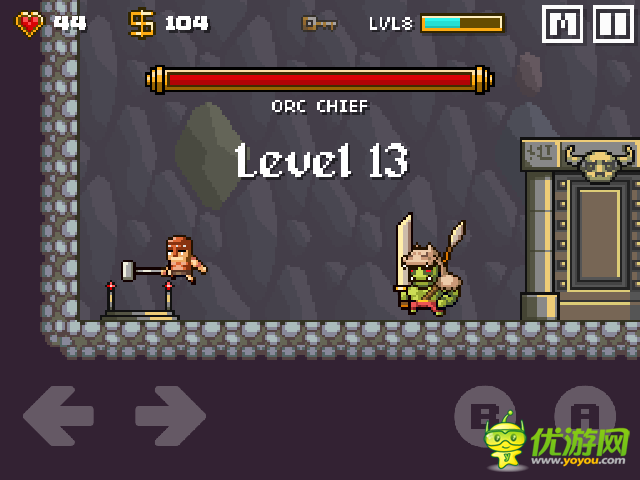640x480 pixels.
Task: Pause the game
Action: click(613, 24)
